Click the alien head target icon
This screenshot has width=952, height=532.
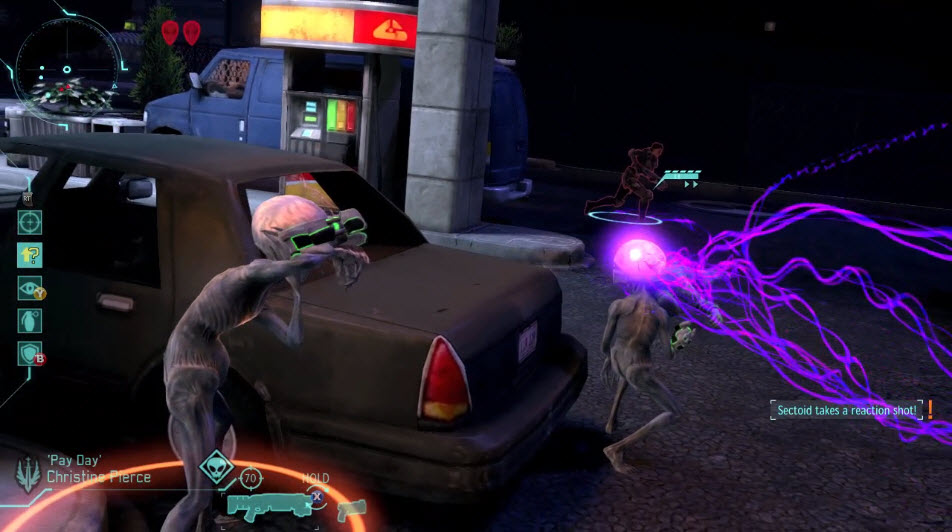pyautogui.click(x=214, y=467)
